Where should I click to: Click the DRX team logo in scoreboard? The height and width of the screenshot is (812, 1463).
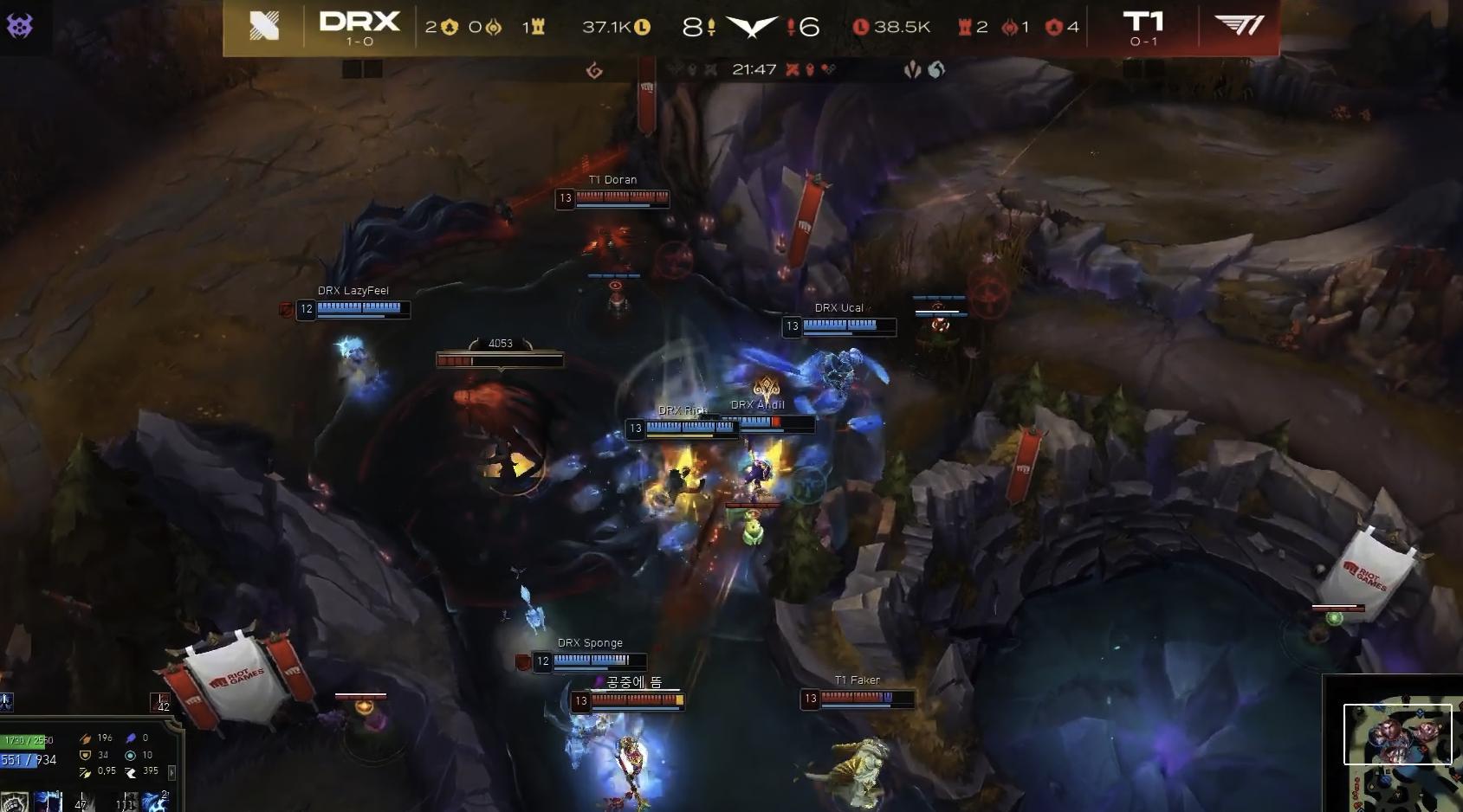(264, 28)
